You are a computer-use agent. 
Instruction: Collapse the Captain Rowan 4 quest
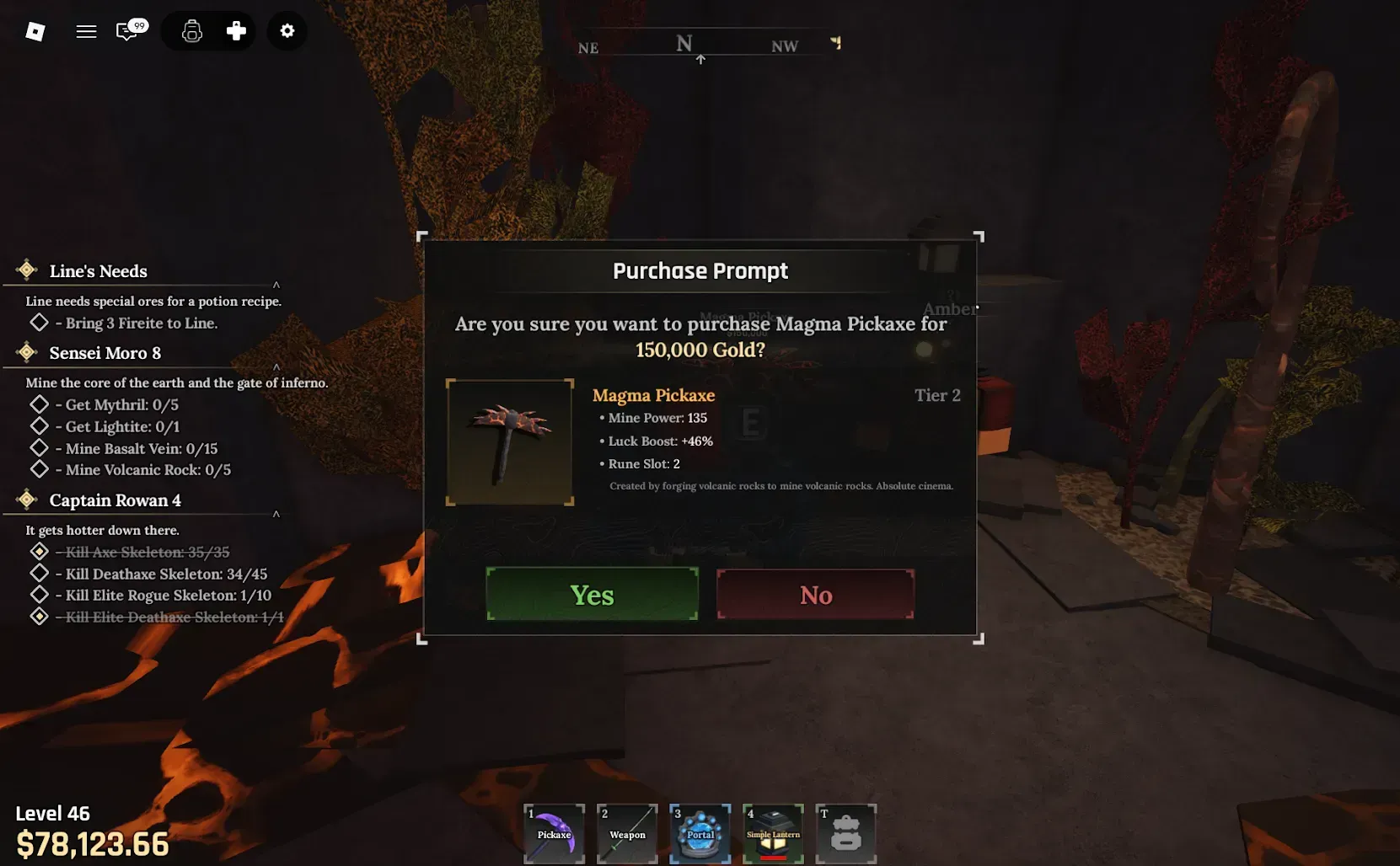[276, 514]
